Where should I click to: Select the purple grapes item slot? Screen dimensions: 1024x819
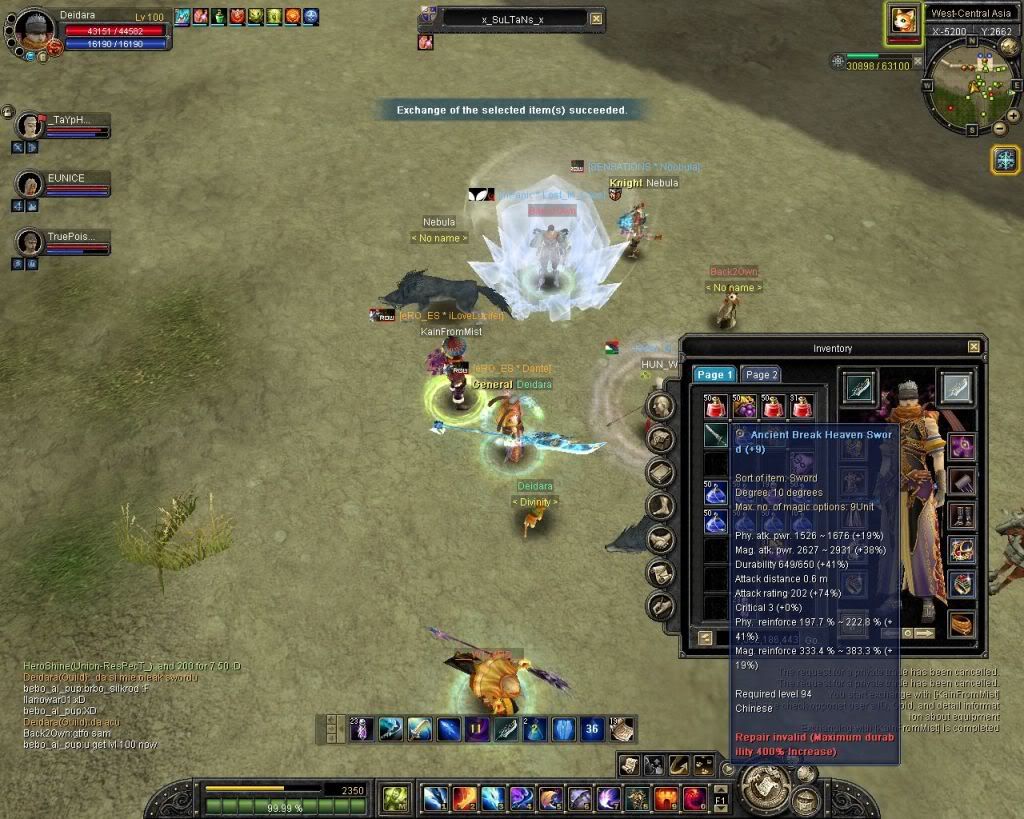(x=744, y=406)
